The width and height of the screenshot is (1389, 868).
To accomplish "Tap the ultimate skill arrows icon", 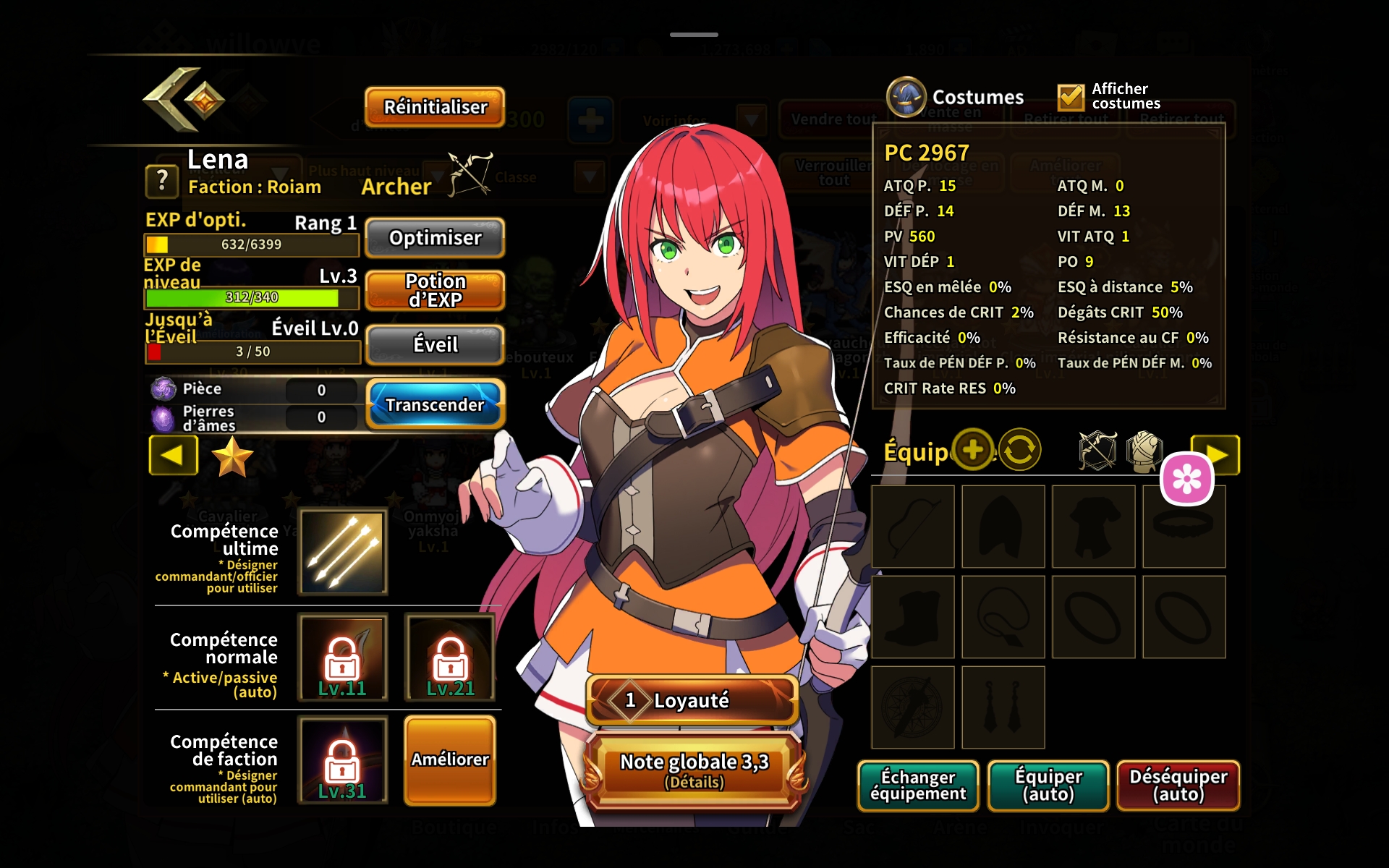I will 344,551.
